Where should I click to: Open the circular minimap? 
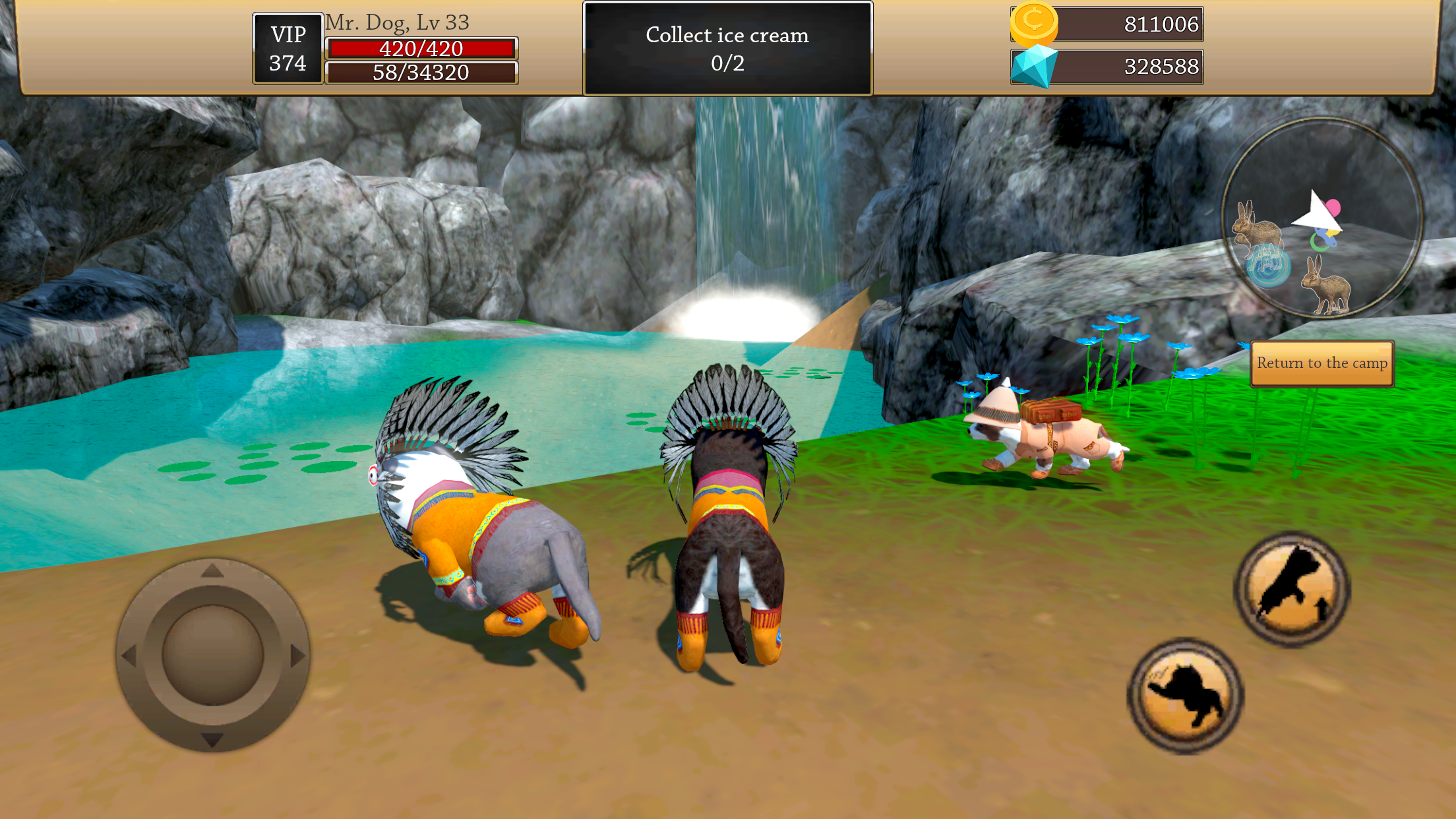click(x=1321, y=218)
